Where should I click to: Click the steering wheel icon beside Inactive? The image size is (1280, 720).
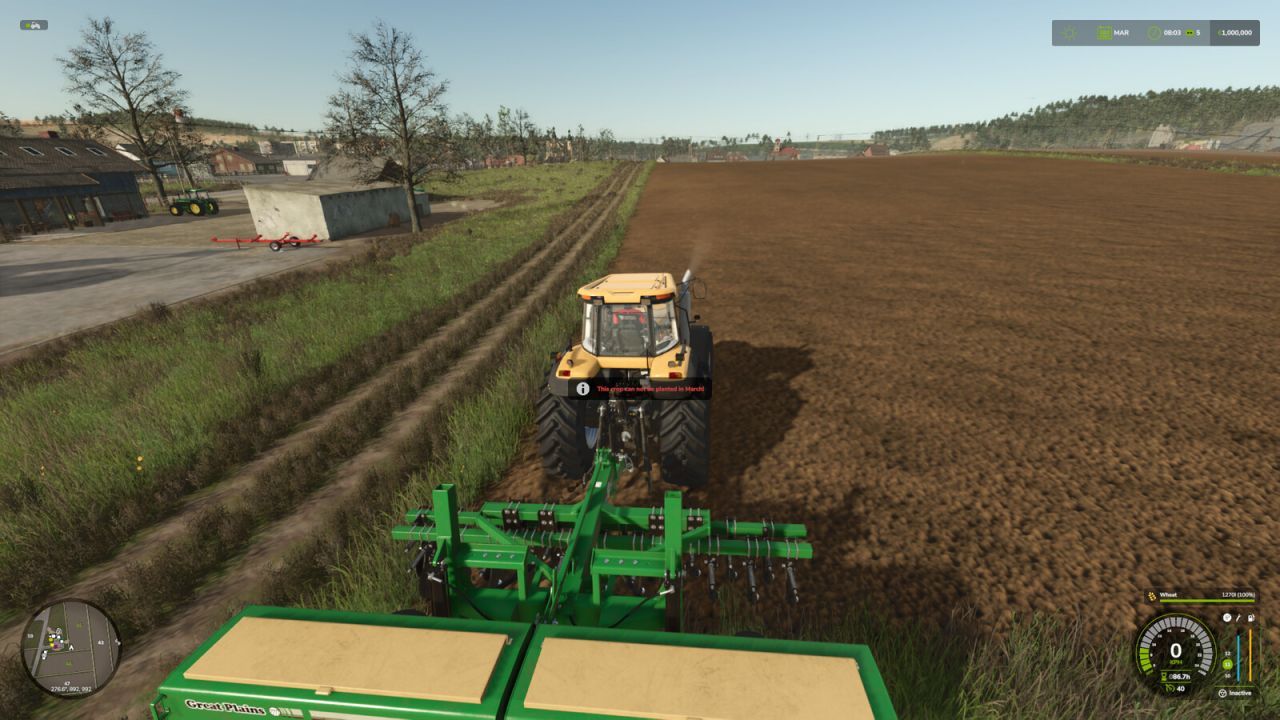coord(1223,692)
